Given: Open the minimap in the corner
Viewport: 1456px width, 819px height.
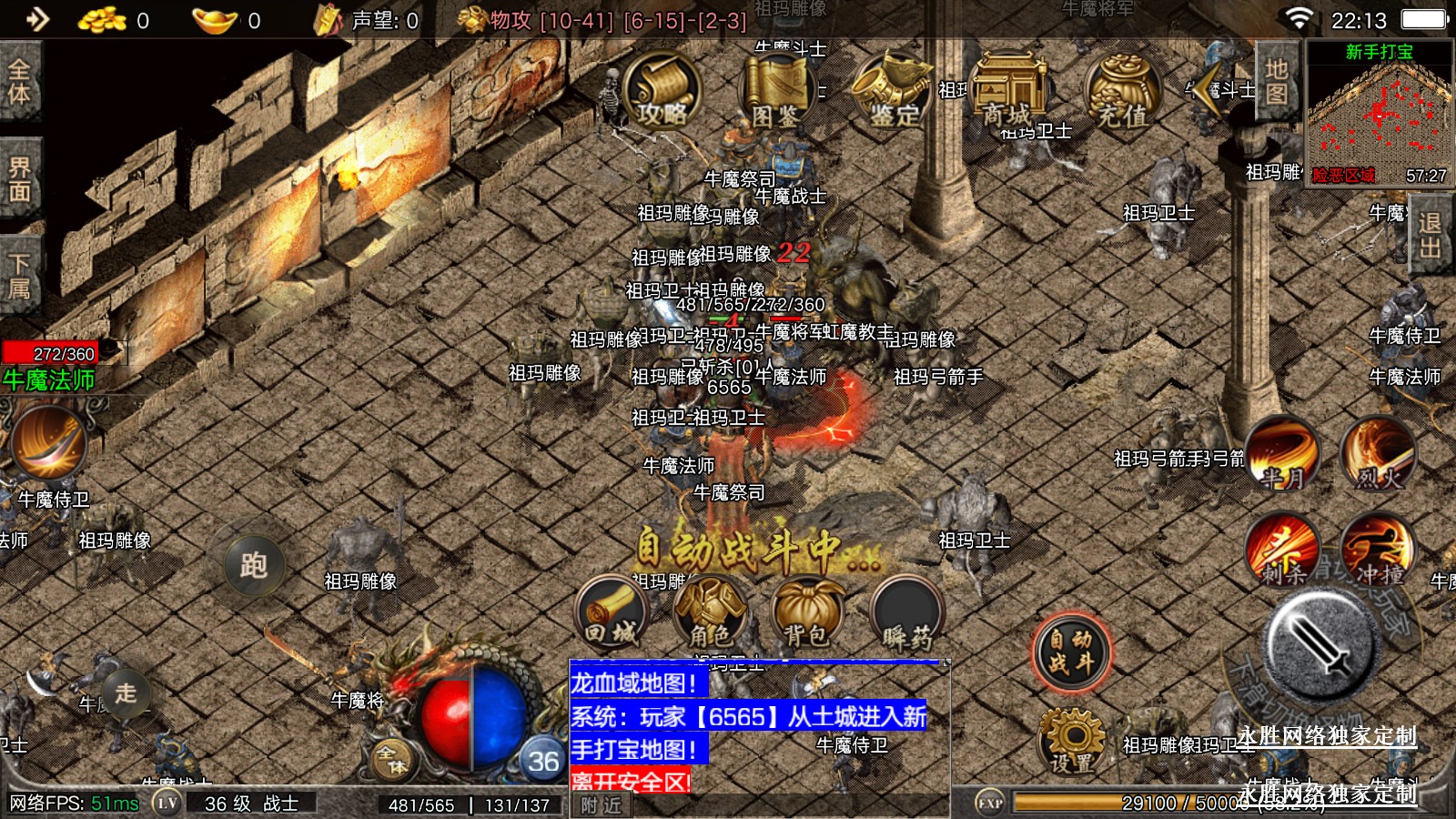Looking at the screenshot, I should click(1379, 114).
